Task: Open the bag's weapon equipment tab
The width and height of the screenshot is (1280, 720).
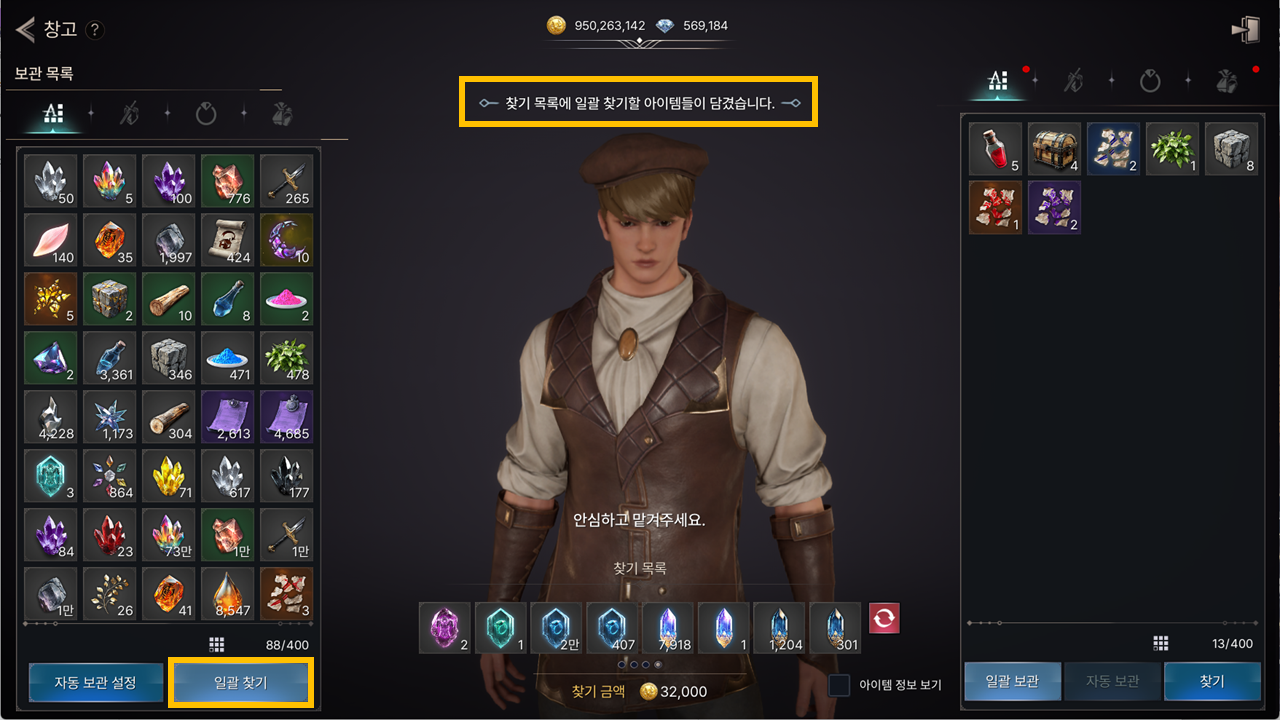Action: pos(1073,81)
